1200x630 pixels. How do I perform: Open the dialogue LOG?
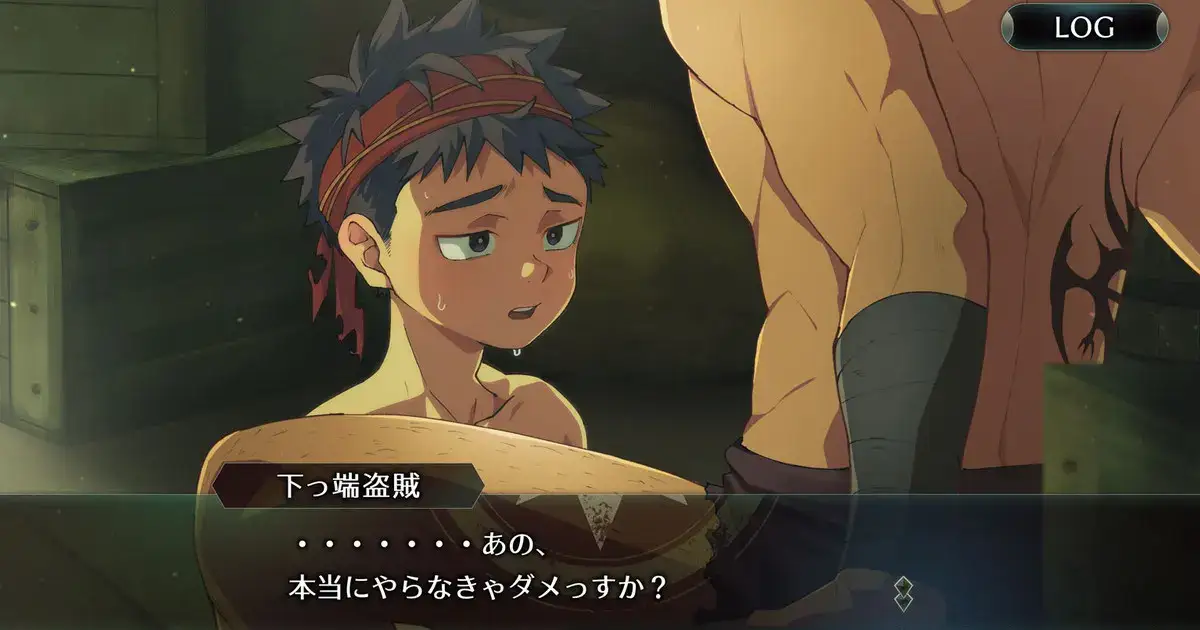(1084, 27)
